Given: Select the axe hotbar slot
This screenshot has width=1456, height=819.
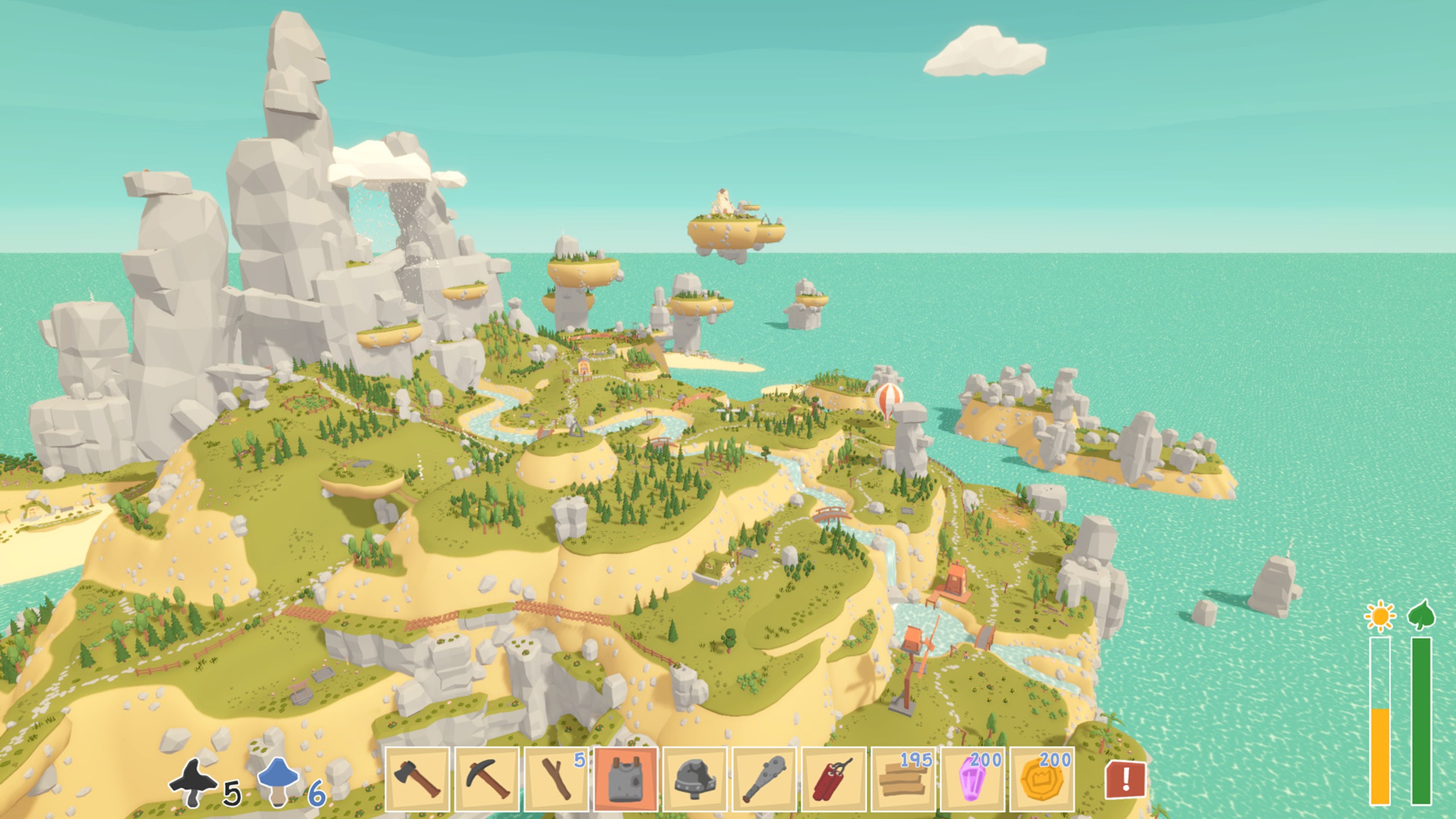Looking at the screenshot, I should pos(417,779).
